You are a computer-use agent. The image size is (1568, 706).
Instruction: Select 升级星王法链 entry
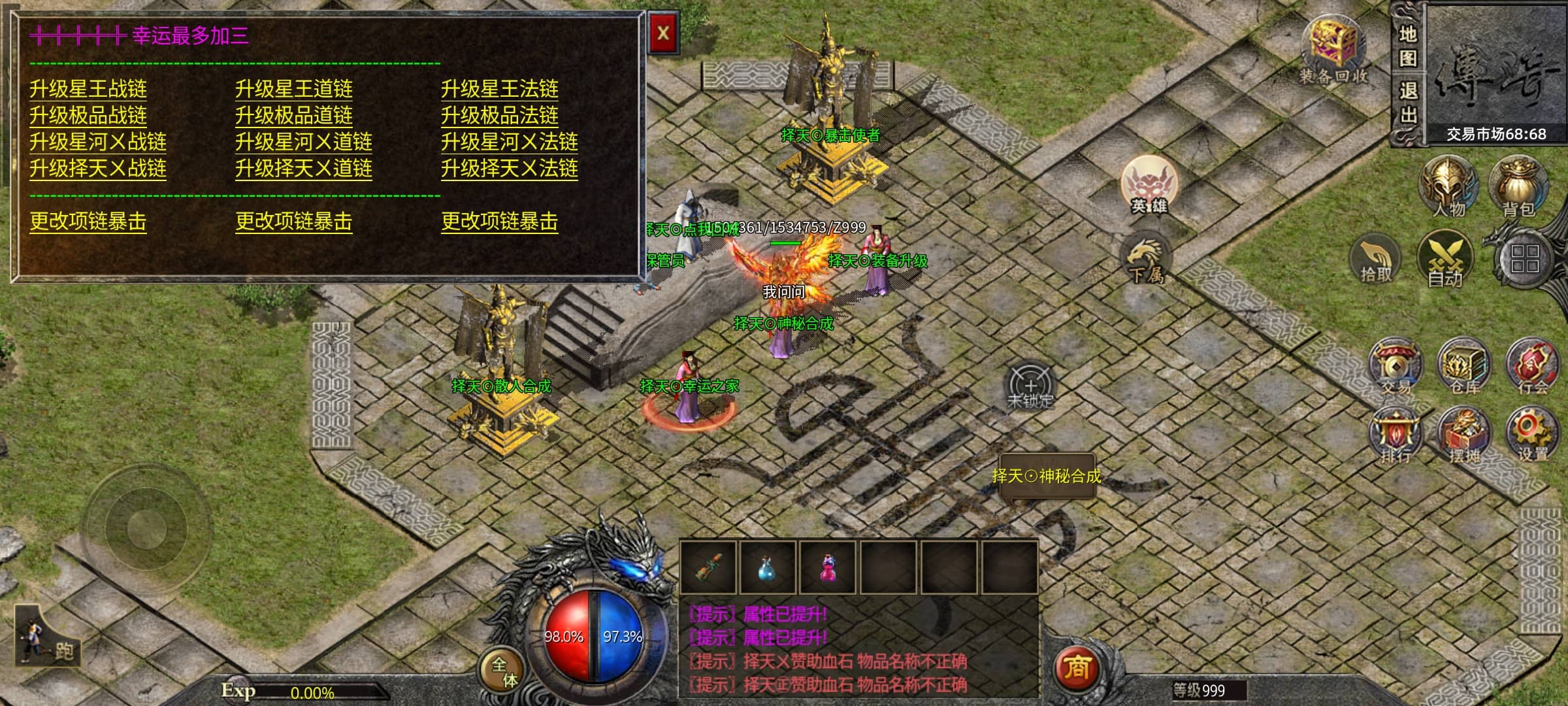[500, 89]
